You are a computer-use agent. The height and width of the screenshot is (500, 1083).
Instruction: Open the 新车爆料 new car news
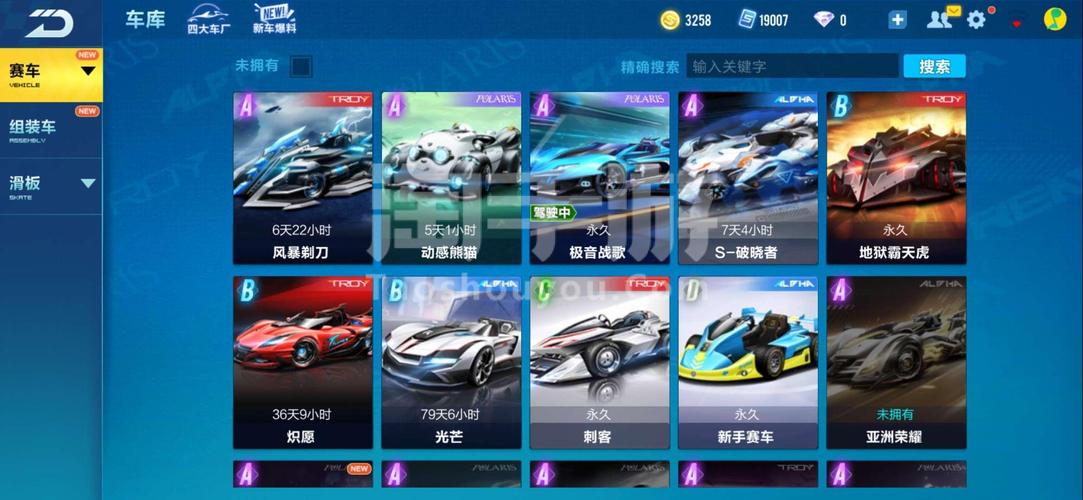[x=274, y=20]
